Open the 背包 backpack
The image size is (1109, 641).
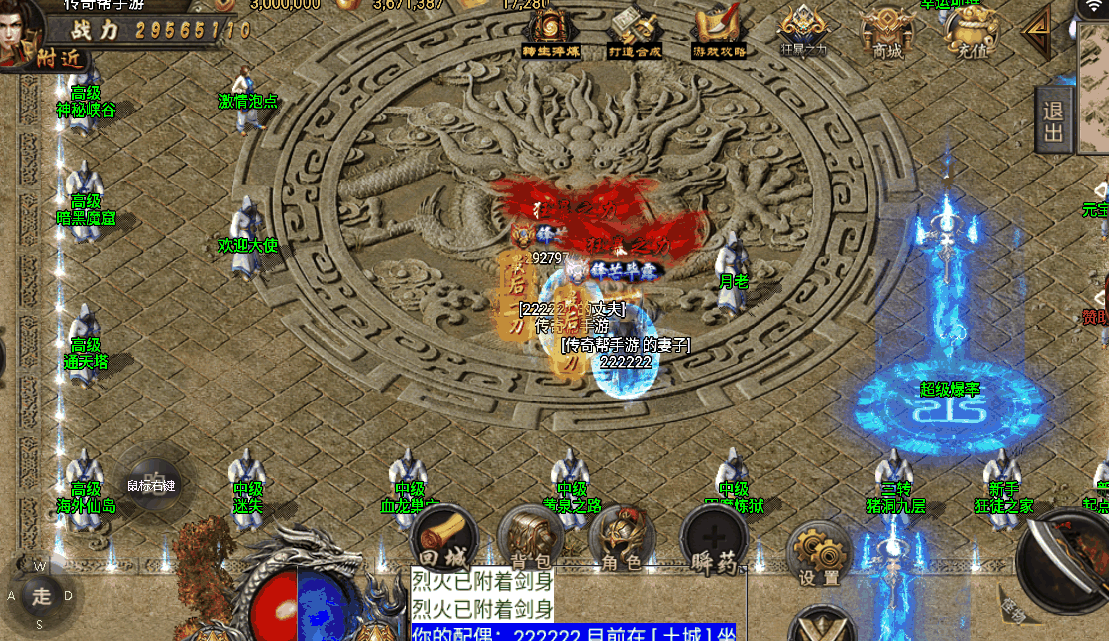pyautogui.click(x=531, y=540)
